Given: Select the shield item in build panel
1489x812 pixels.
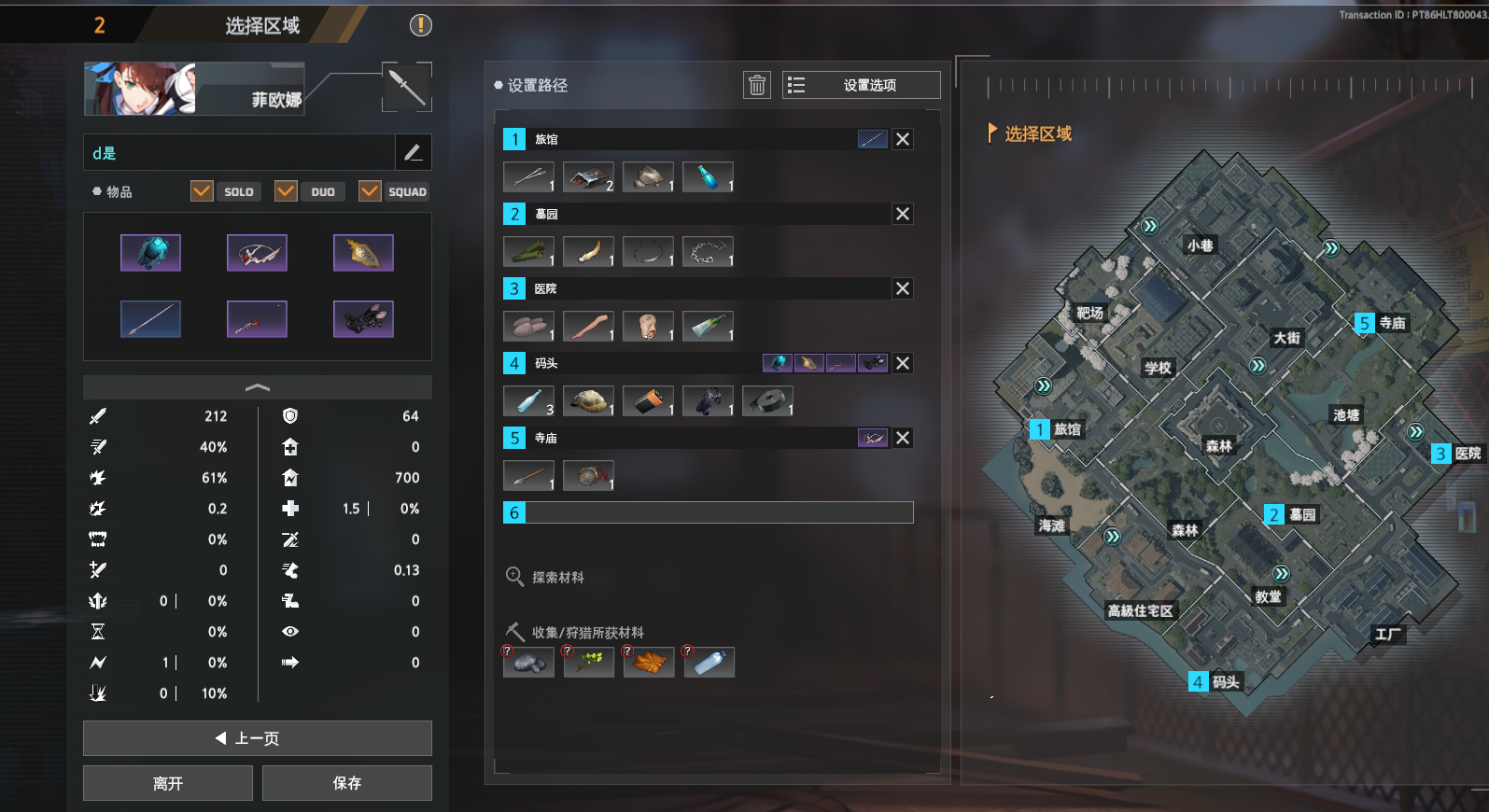Looking at the screenshot, I should (363, 253).
